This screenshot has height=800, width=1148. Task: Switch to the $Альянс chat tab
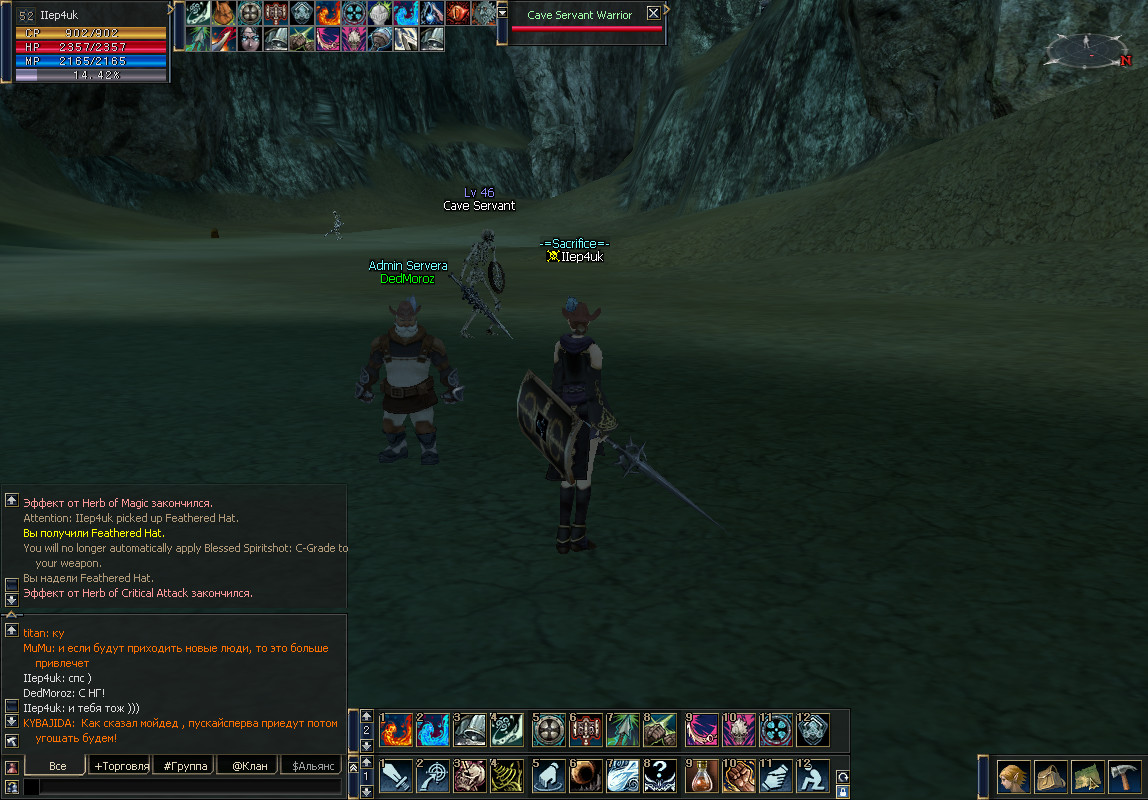pos(310,766)
